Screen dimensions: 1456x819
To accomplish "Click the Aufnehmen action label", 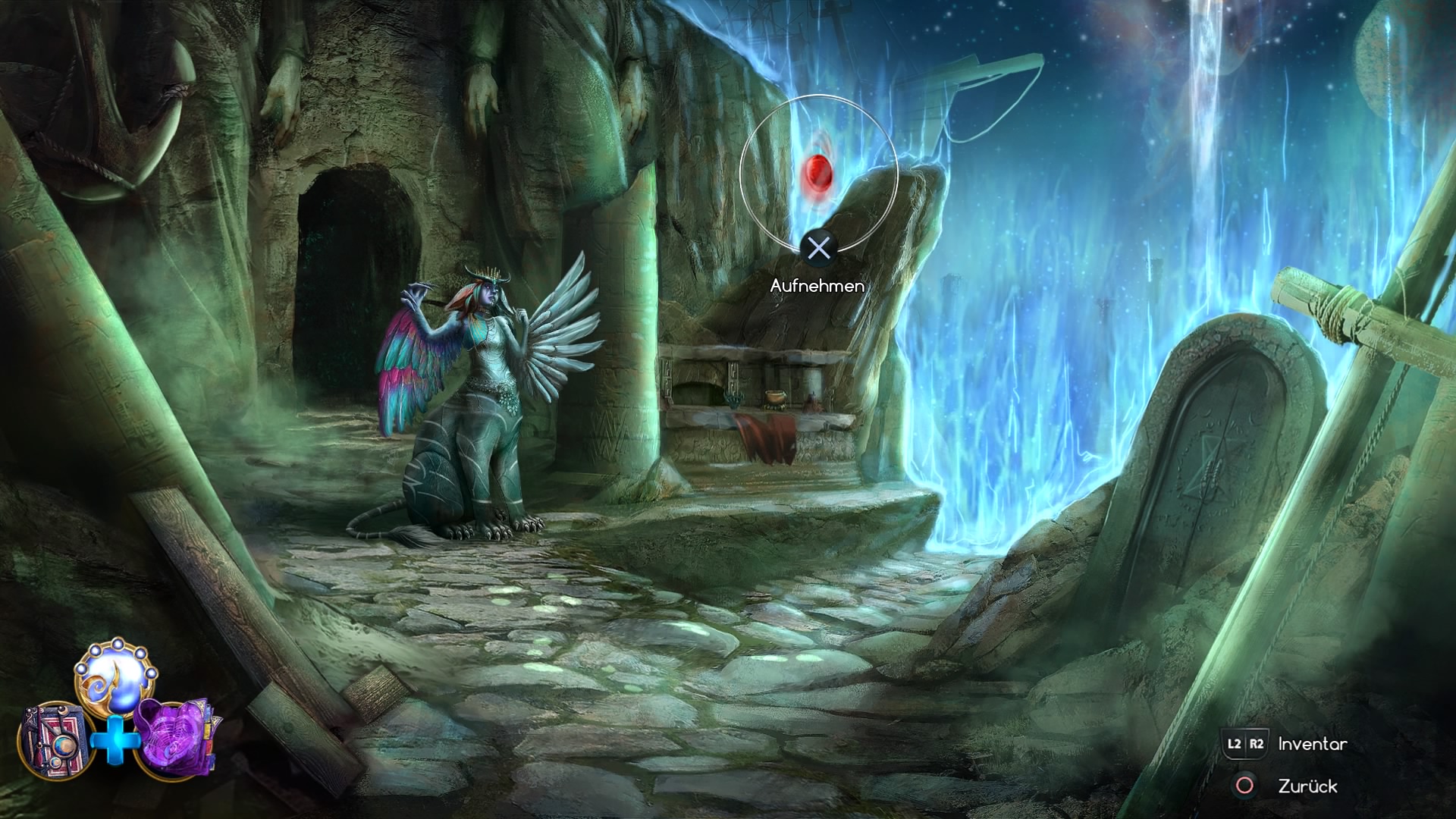I will click(817, 287).
